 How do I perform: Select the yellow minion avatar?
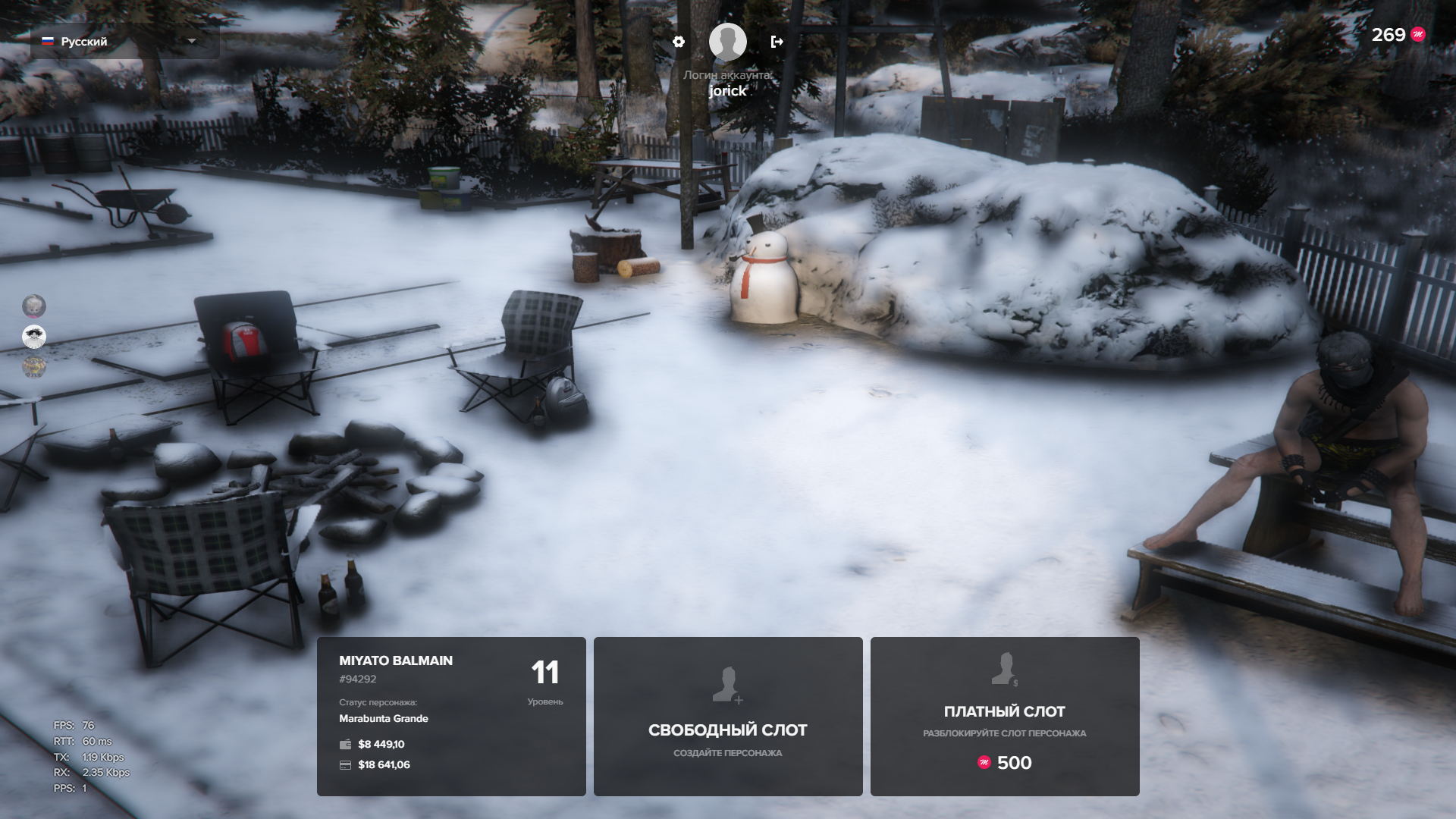point(34,368)
